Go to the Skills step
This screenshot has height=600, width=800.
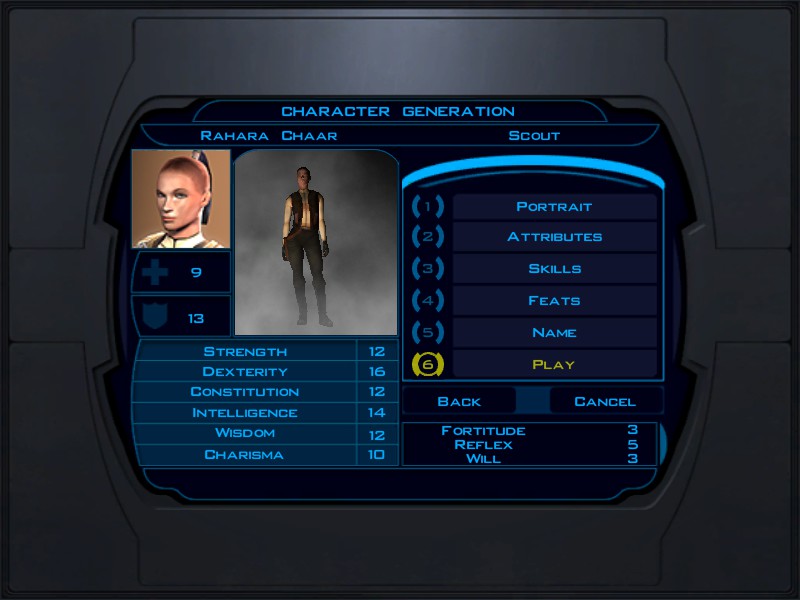(x=554, y=269)
